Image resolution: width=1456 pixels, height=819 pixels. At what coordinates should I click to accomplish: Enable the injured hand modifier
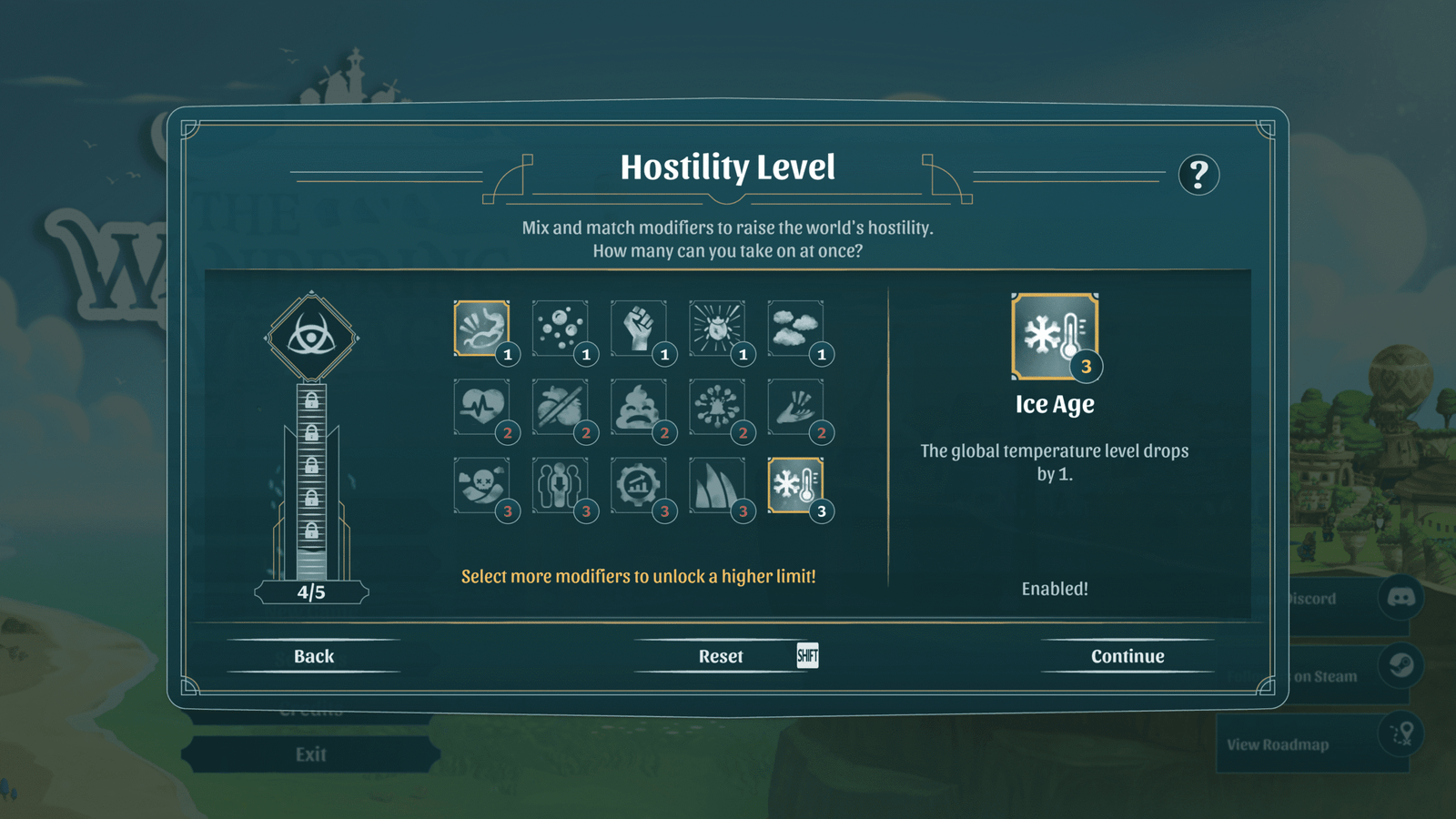pos(794,407)
